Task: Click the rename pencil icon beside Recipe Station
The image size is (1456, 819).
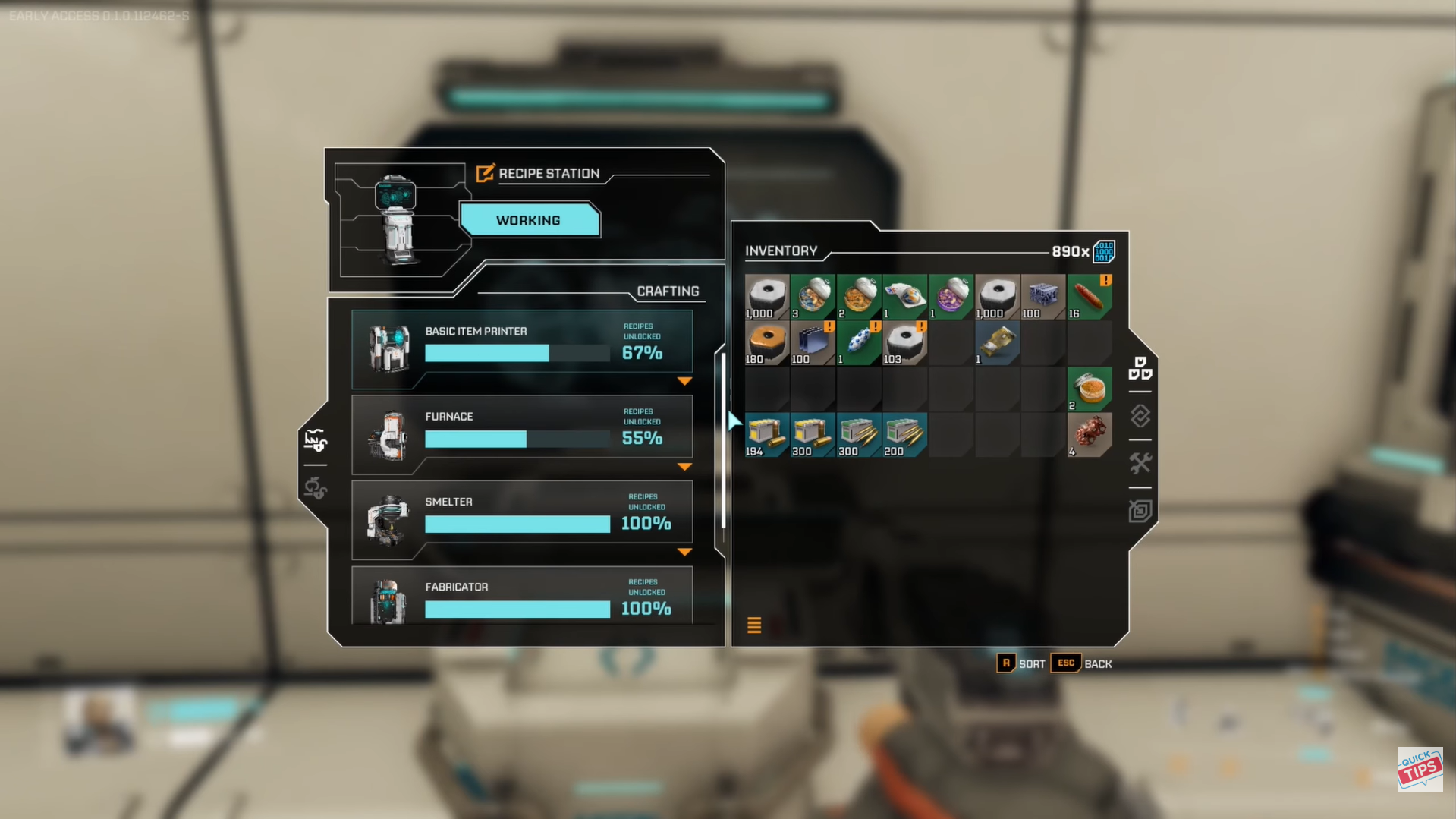Action: click(x=485, y=173)
